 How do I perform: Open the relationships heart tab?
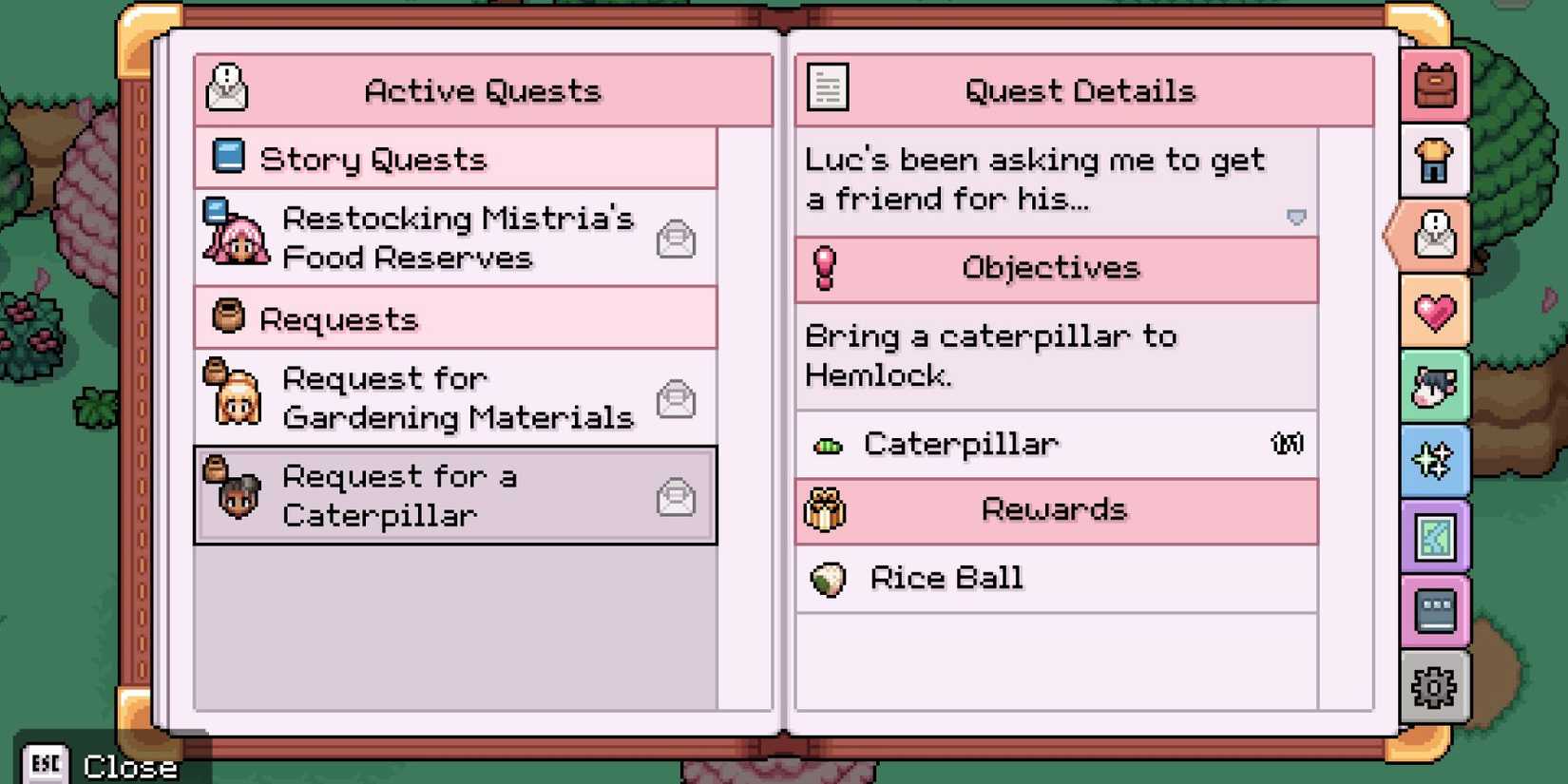pyautogui.click(x=1435, y=311)
